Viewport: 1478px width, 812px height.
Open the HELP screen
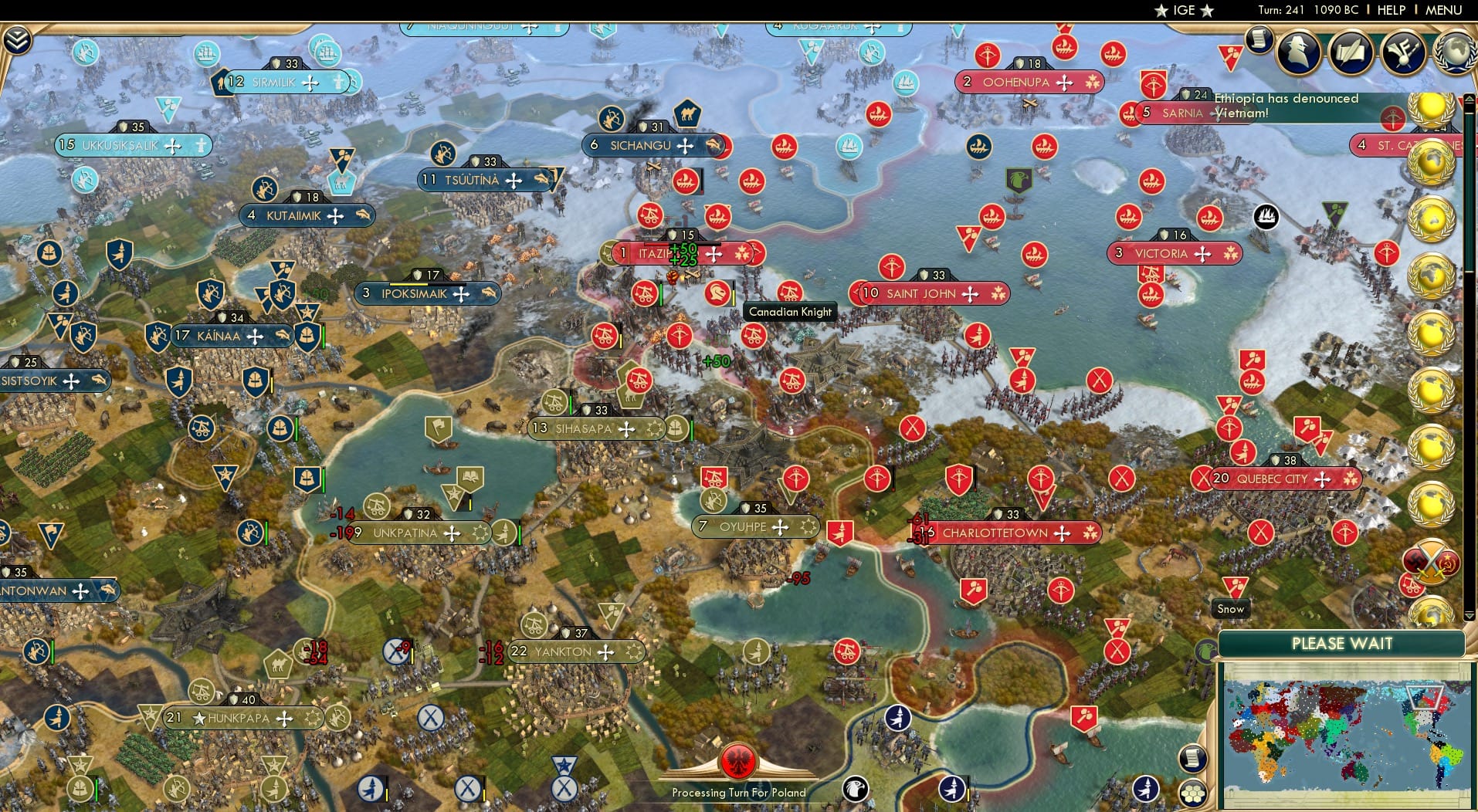coord(1390,10)
